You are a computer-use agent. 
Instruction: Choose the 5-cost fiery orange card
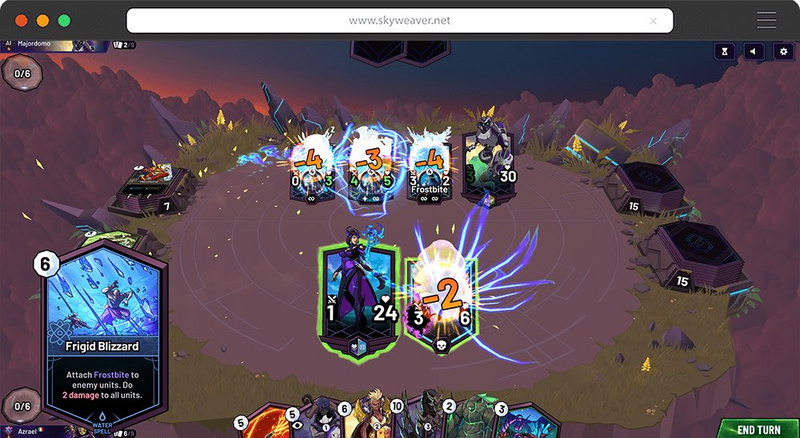pos(268,424)
